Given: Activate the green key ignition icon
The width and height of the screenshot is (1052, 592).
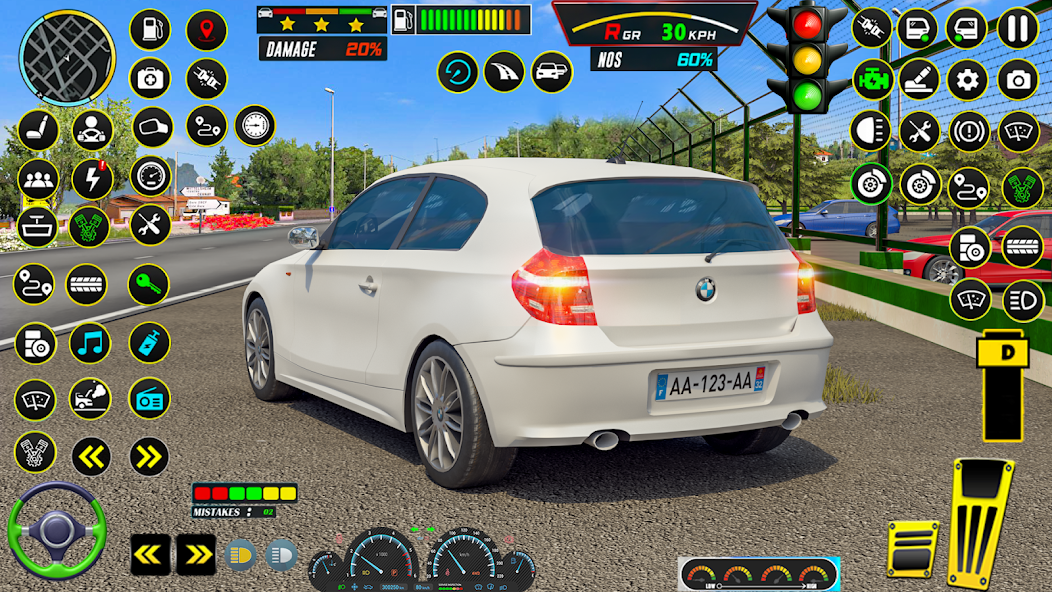Looking at the screenshot, I should pyautogui.click(x=148, y=284).
